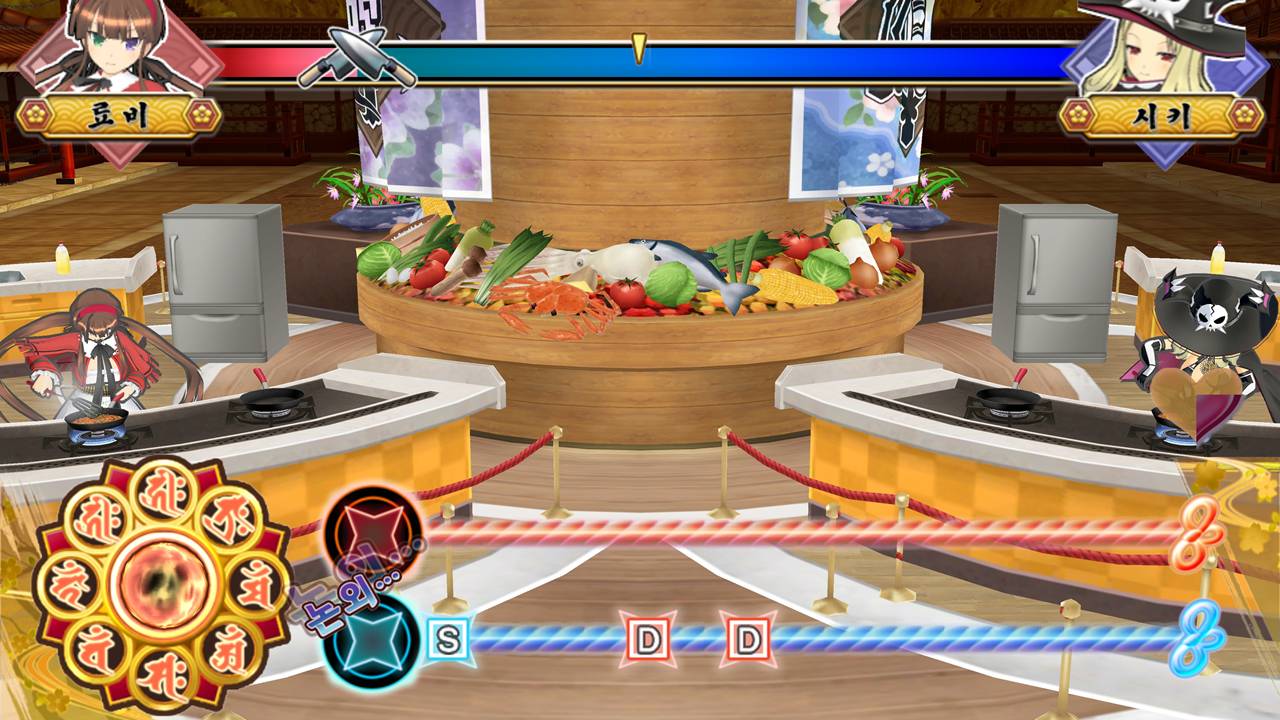The image size is (1280, 720).
Task: Select the 료비 name plate
Action: pyautogui.click(x=119, y=116)
